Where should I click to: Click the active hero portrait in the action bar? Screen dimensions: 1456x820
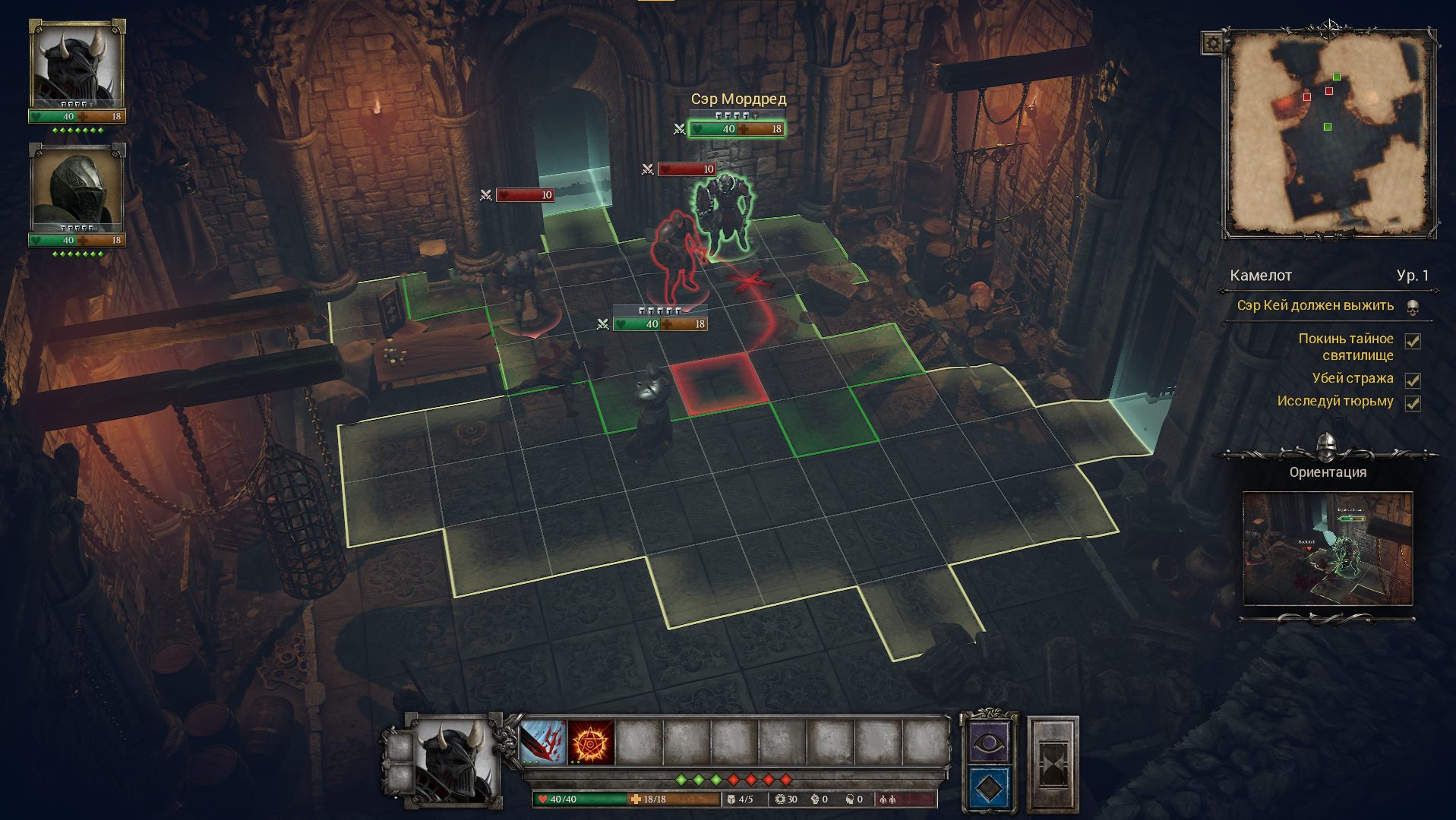(454, 761)
